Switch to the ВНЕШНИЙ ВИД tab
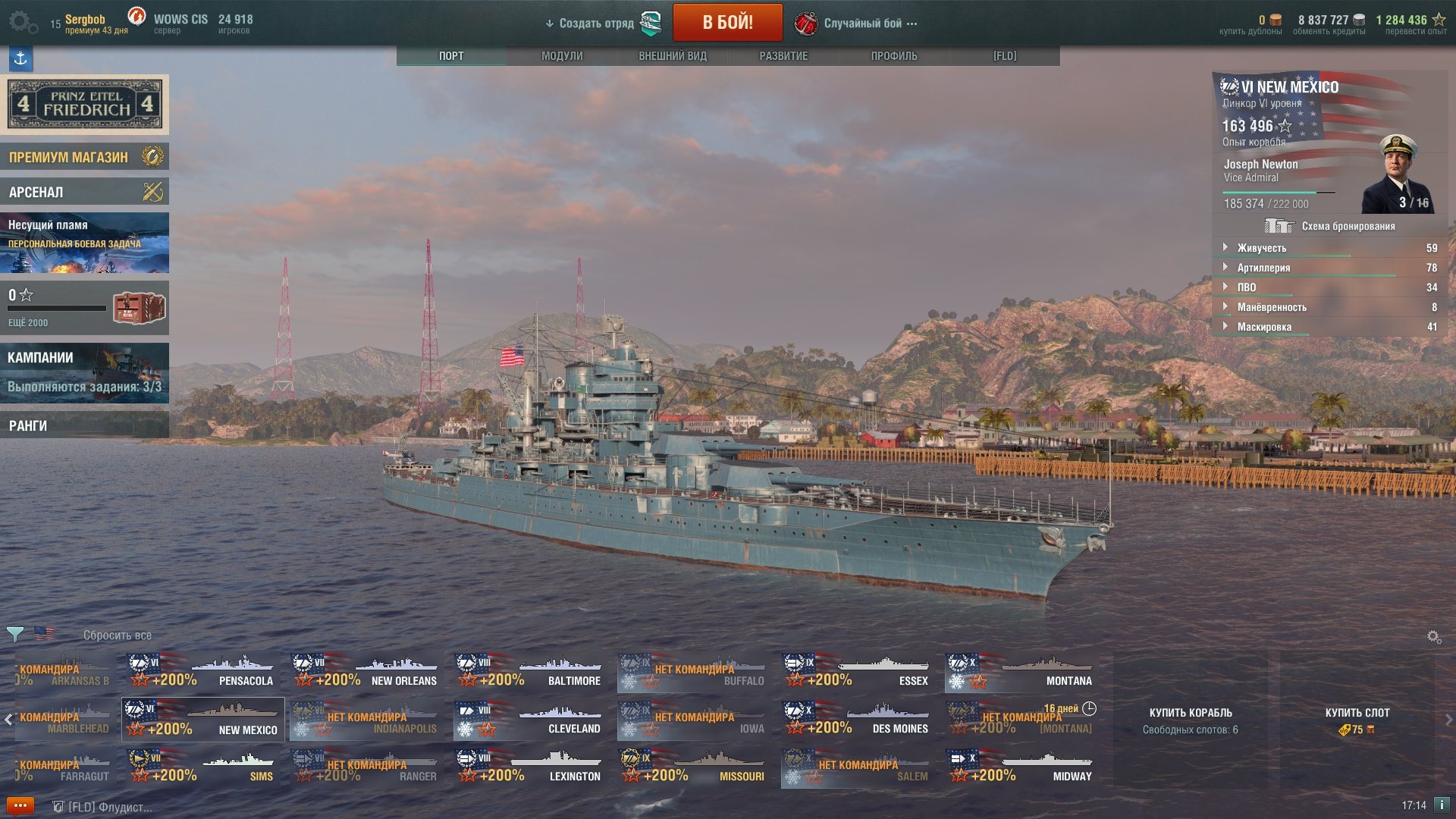The height and width of the screenshot is (819, 1456). click(673, 56)
